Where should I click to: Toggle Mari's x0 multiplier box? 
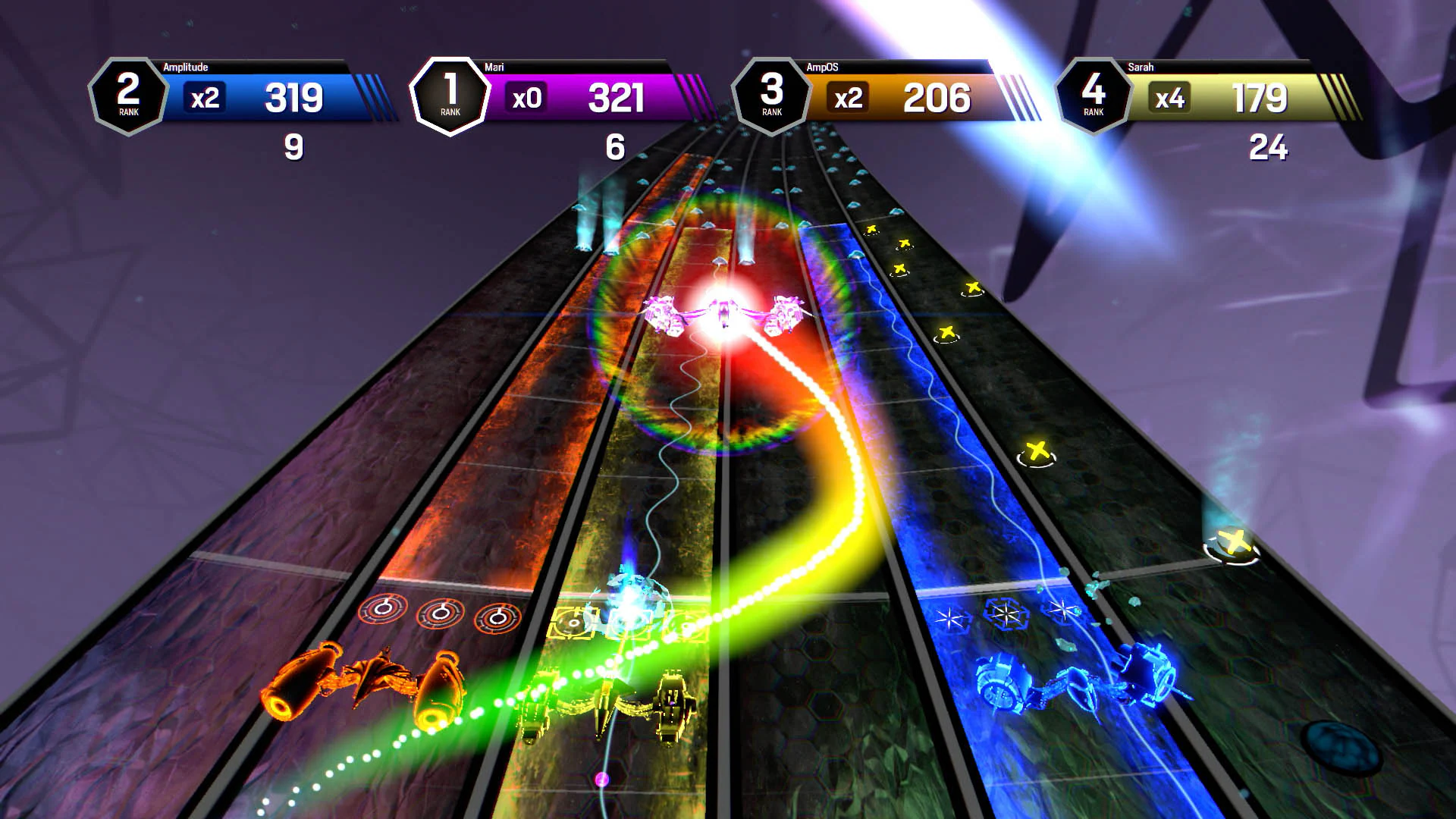point(526,97)
